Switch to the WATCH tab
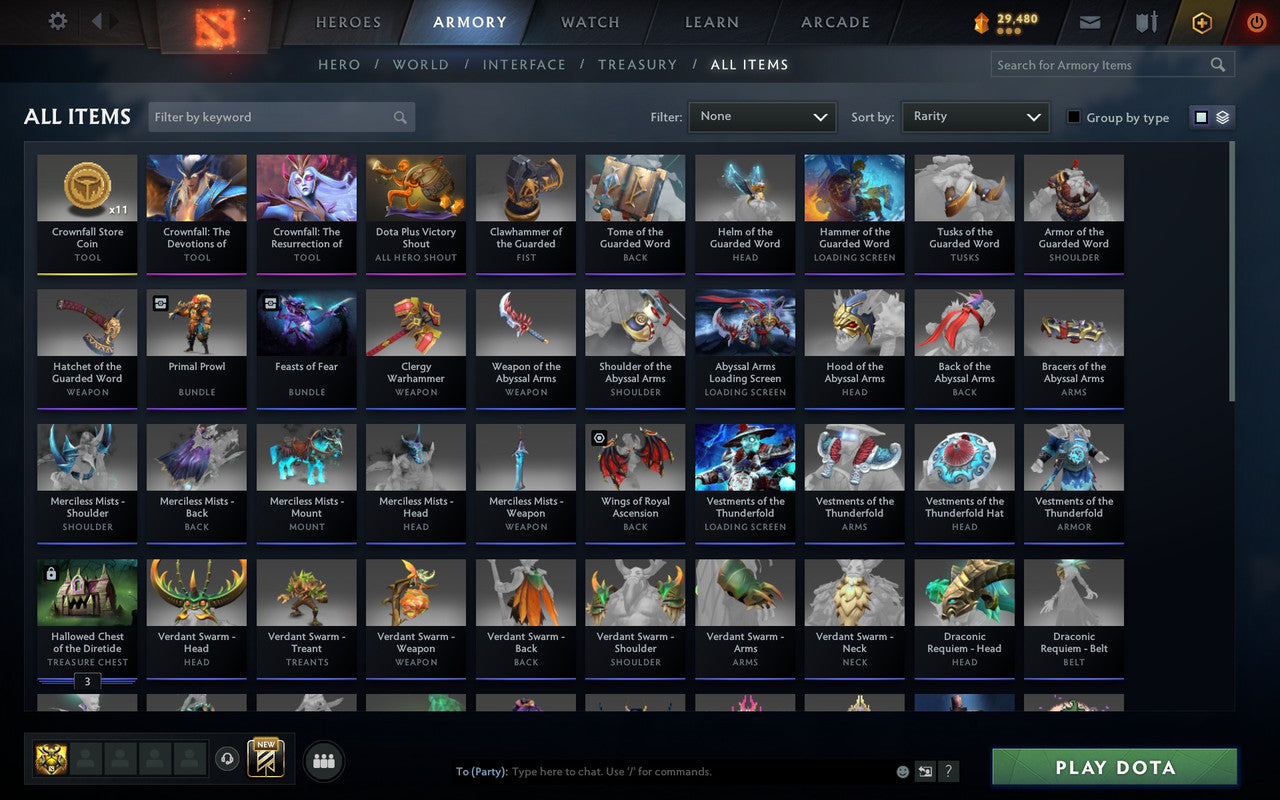1280x800 pixels. tap(589, 22)
